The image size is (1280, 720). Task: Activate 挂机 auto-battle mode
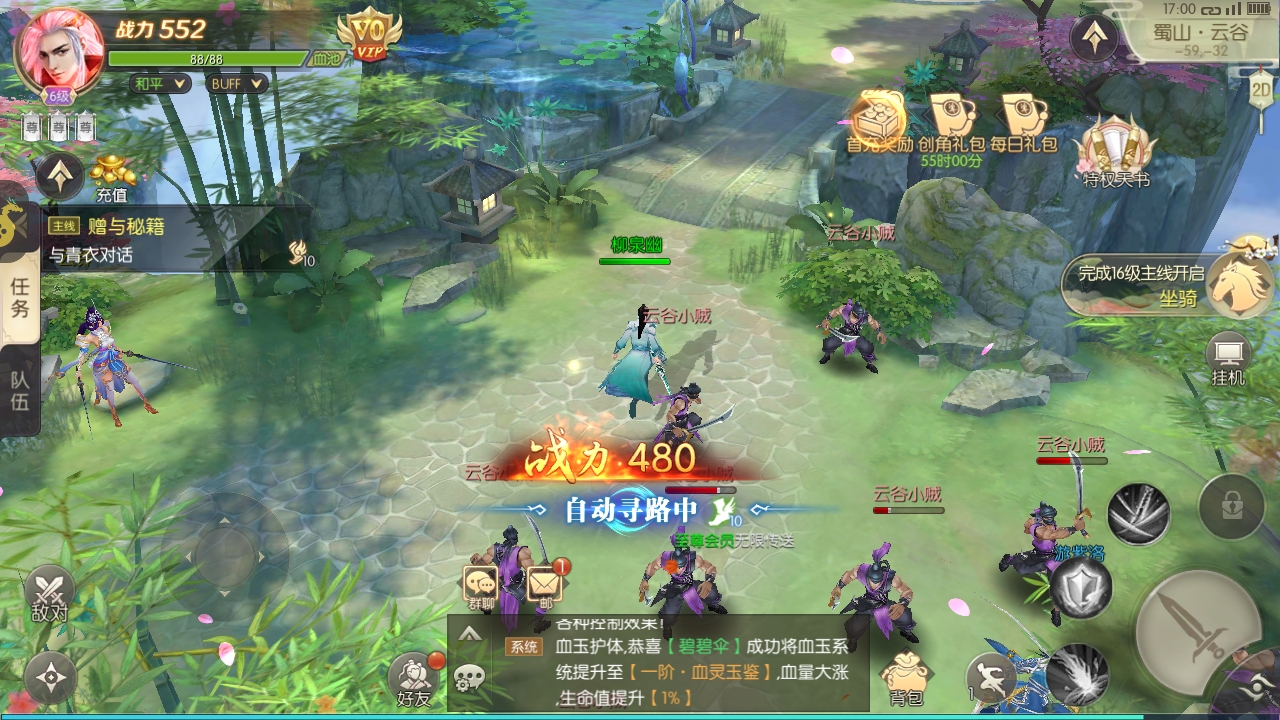tap(1227, 359)
